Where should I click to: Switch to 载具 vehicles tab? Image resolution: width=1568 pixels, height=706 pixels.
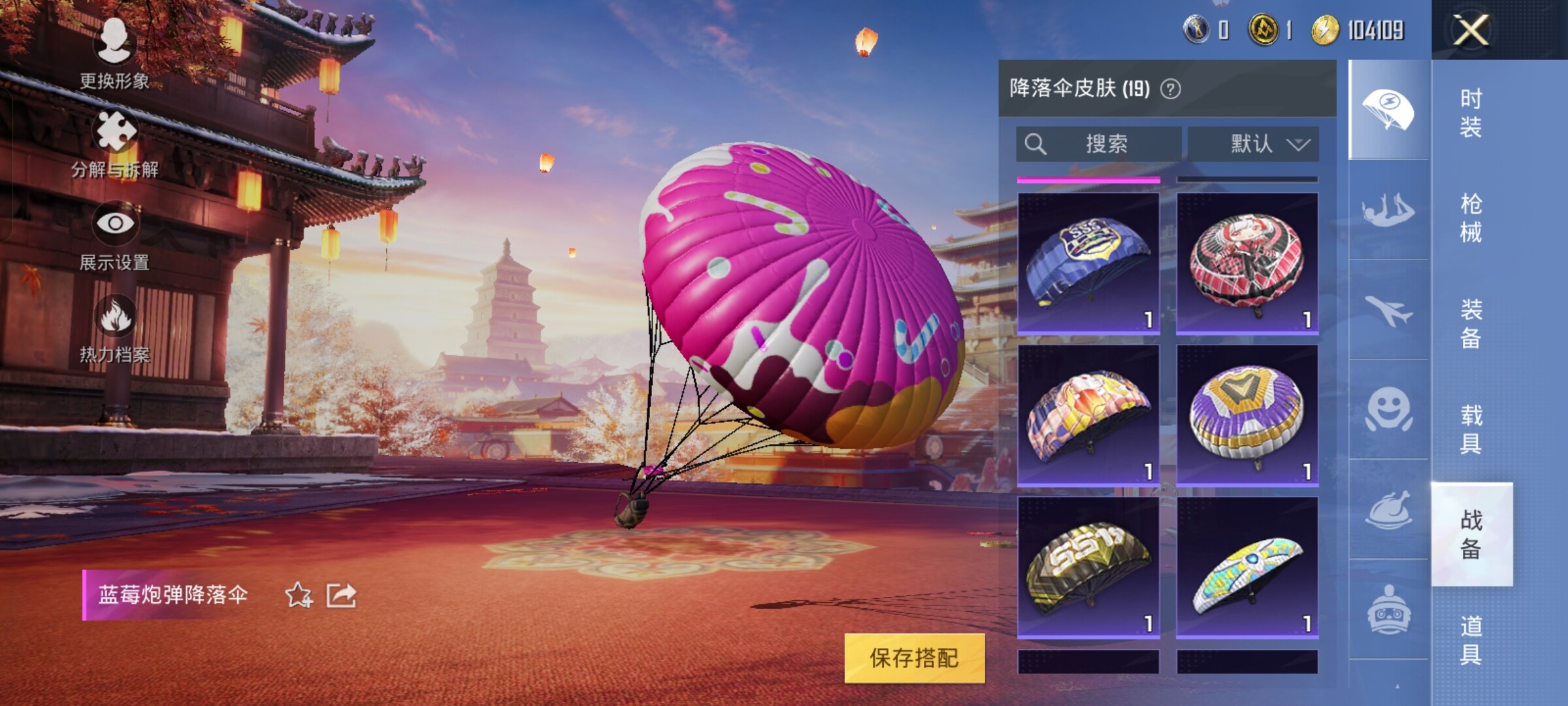tap(1471, 429)
